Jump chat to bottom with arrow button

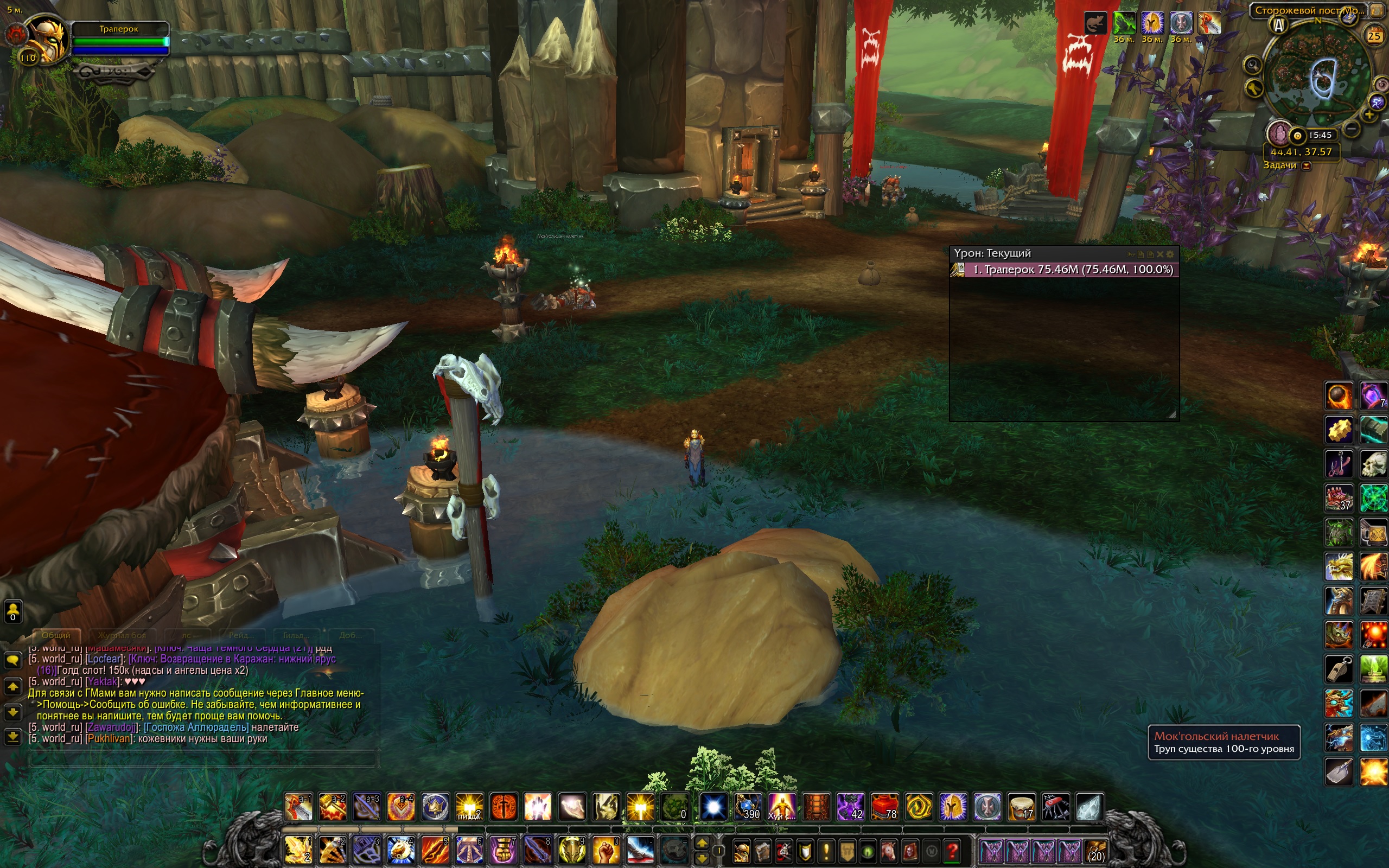(12, 737)
